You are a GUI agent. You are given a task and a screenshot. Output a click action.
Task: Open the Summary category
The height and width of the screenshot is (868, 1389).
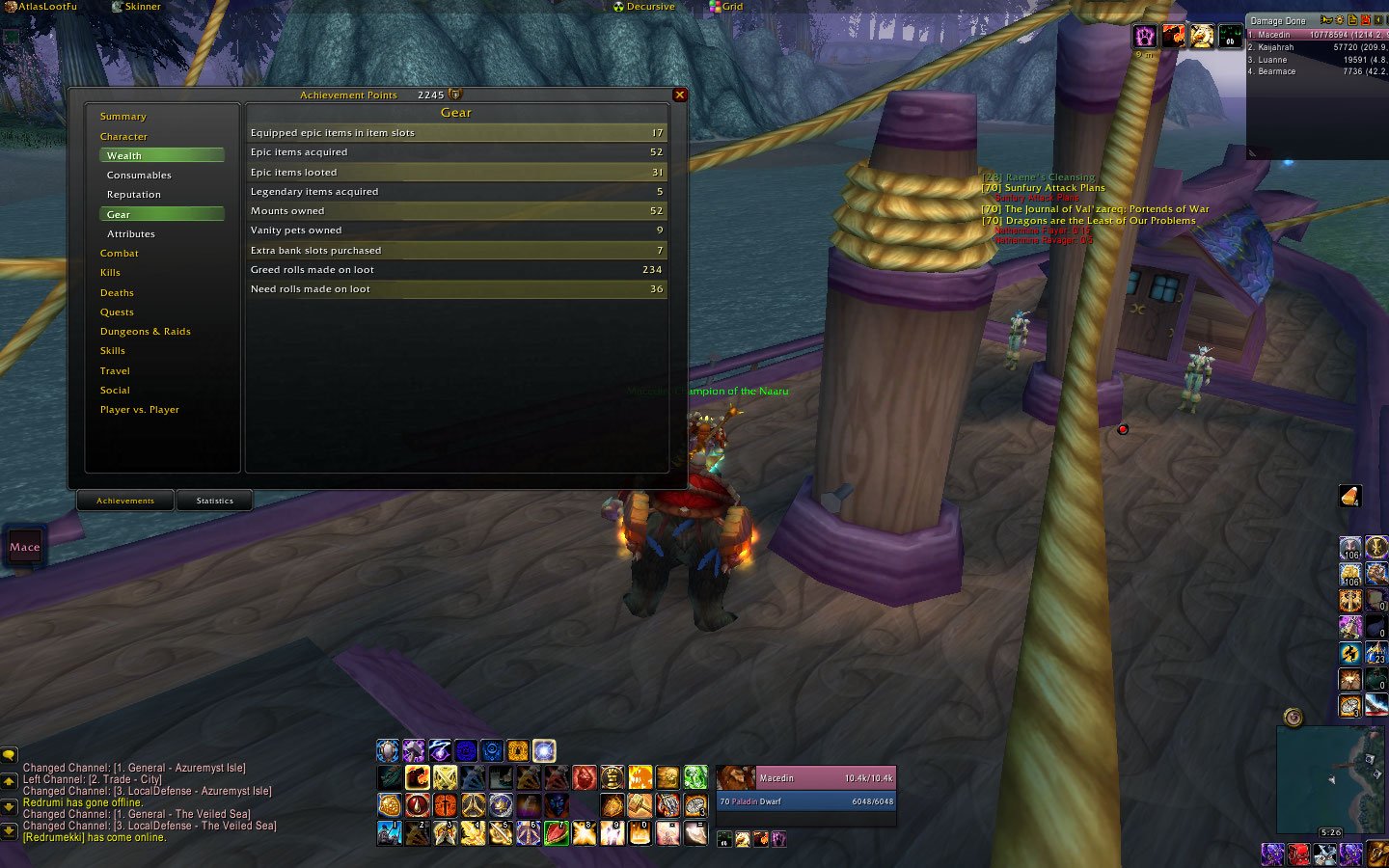(123, 117)
